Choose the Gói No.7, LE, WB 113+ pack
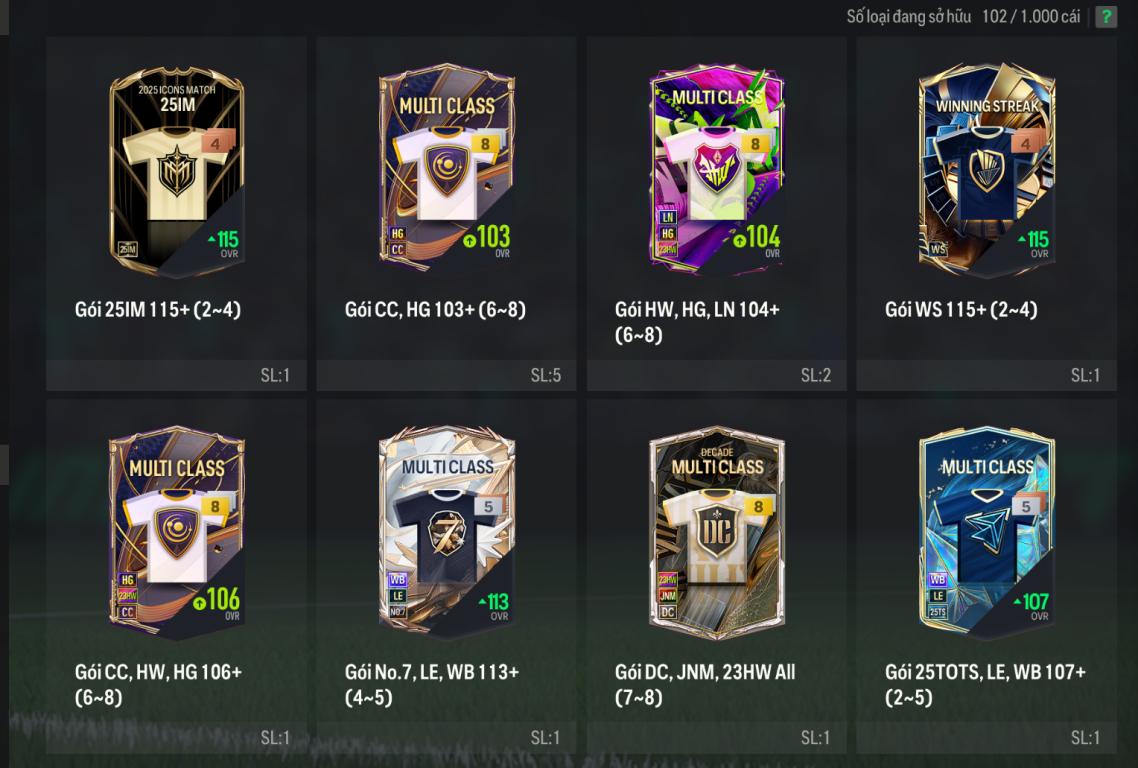The width and height of the screenshot is (1138, 768). pos(446,535)
